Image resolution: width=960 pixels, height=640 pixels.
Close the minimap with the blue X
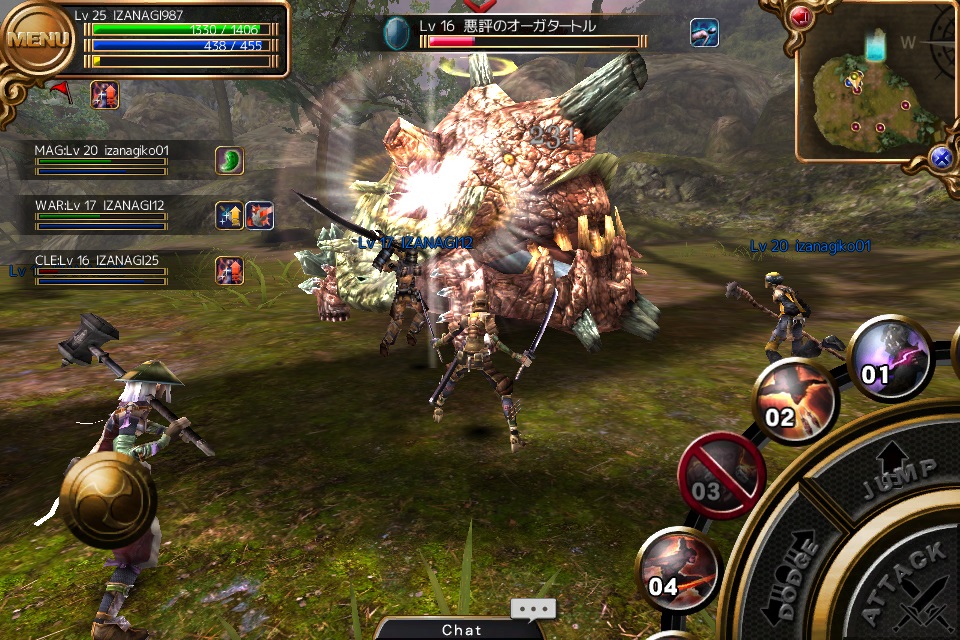[939, 157]
